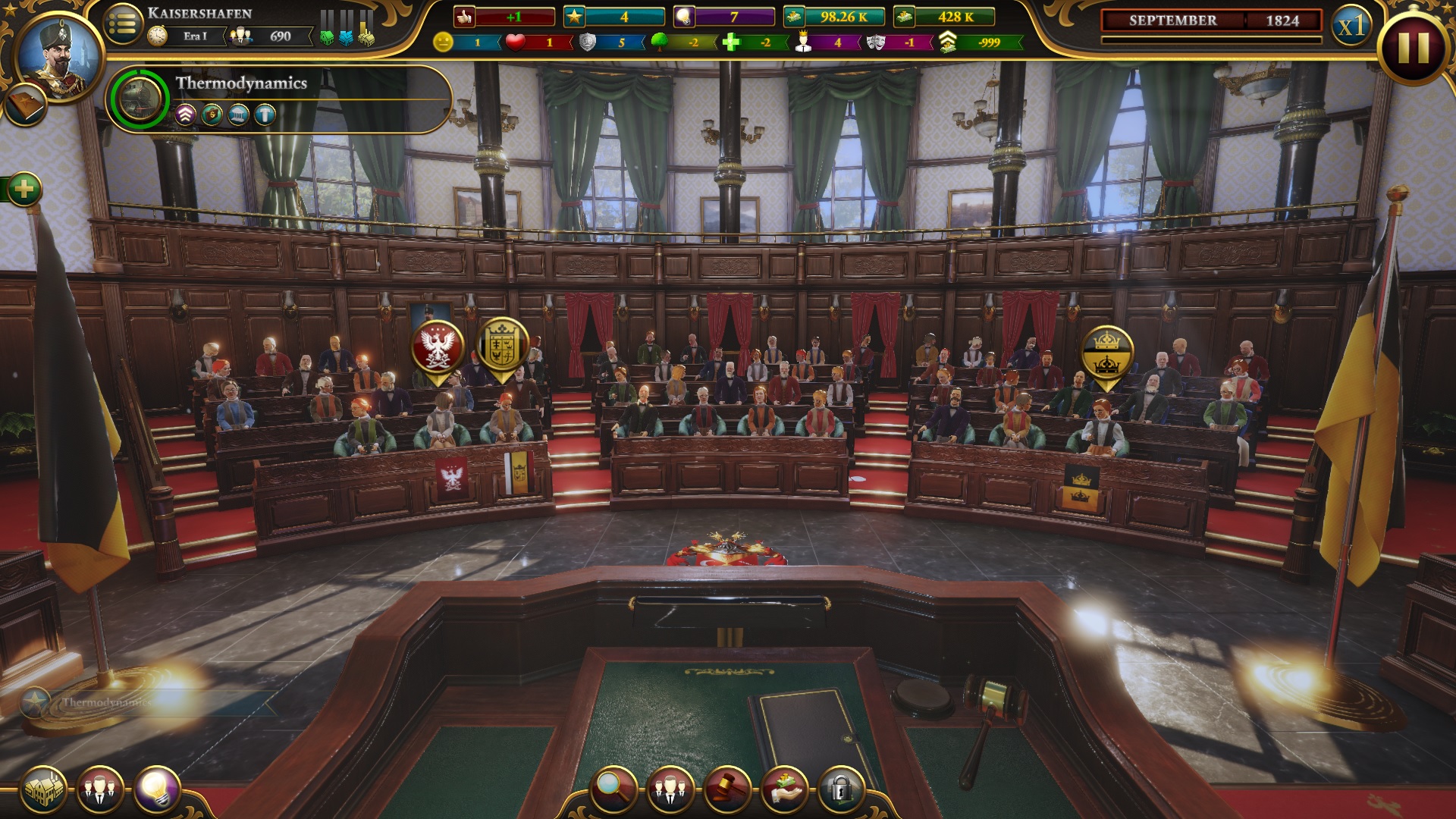Click the blue T icon under Thermodynamics

click(x=265, y=115)
